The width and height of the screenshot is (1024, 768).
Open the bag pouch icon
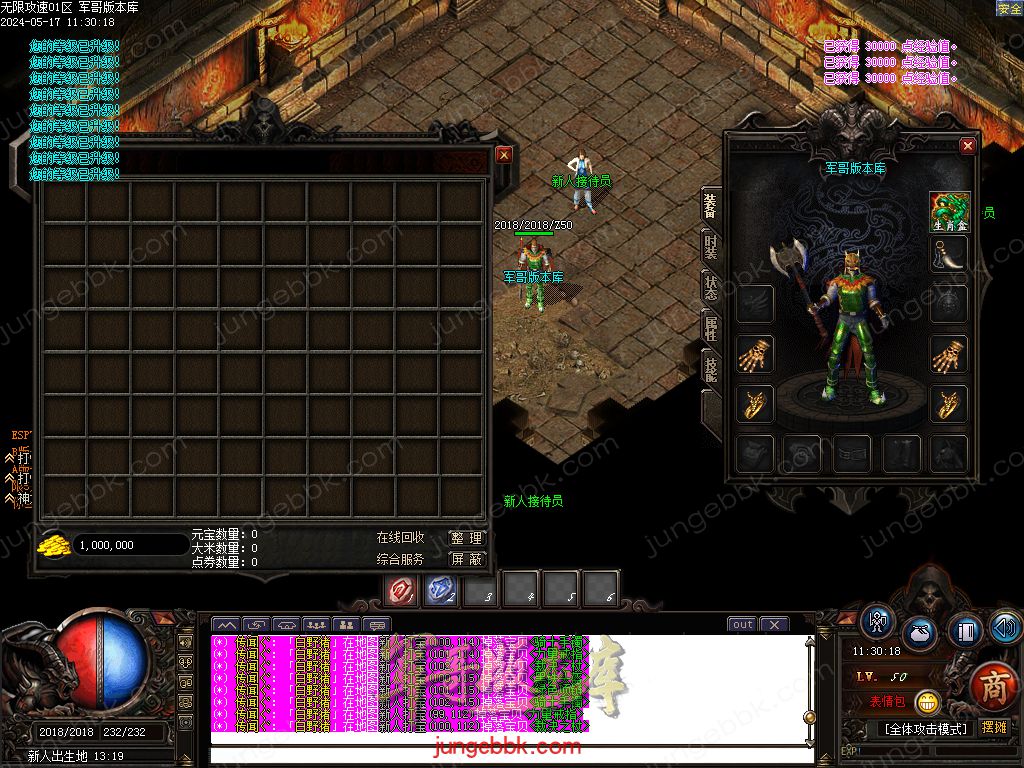[920, 634]
